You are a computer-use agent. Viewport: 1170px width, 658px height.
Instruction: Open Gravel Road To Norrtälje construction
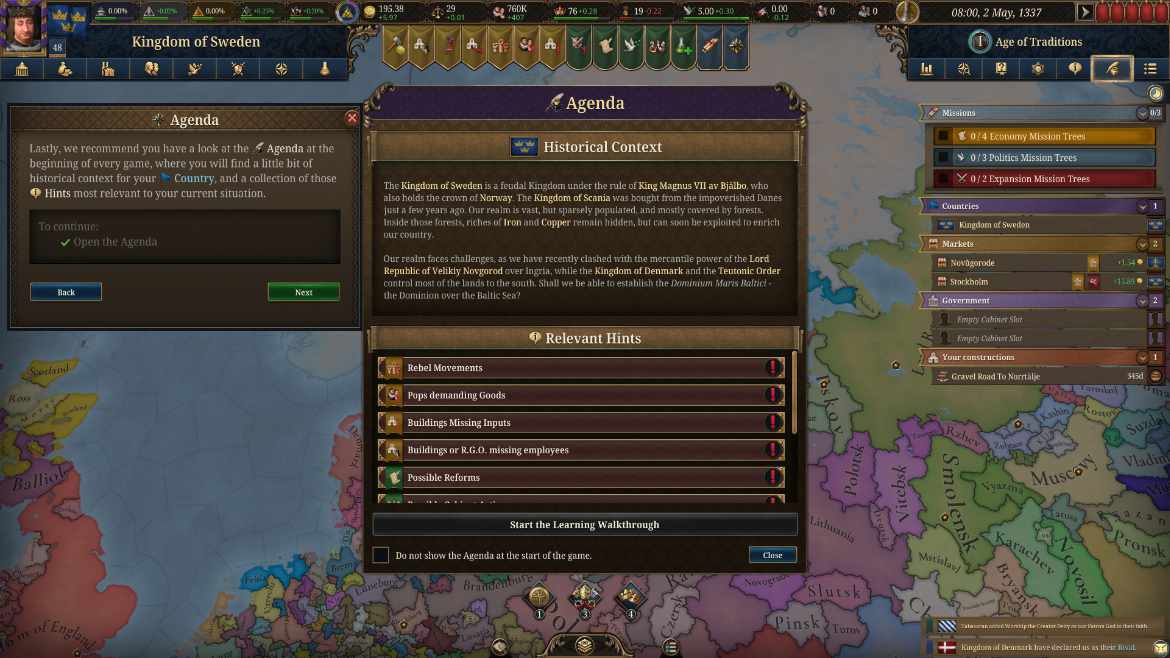[x=1040, y=376]
